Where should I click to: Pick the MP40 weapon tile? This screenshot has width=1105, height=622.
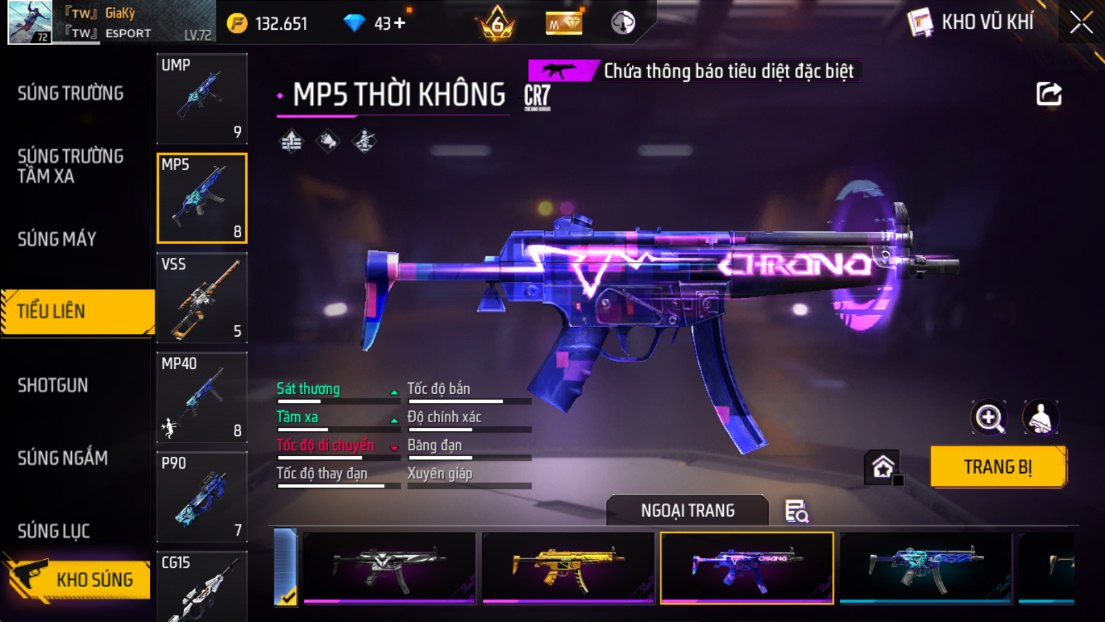202,397
